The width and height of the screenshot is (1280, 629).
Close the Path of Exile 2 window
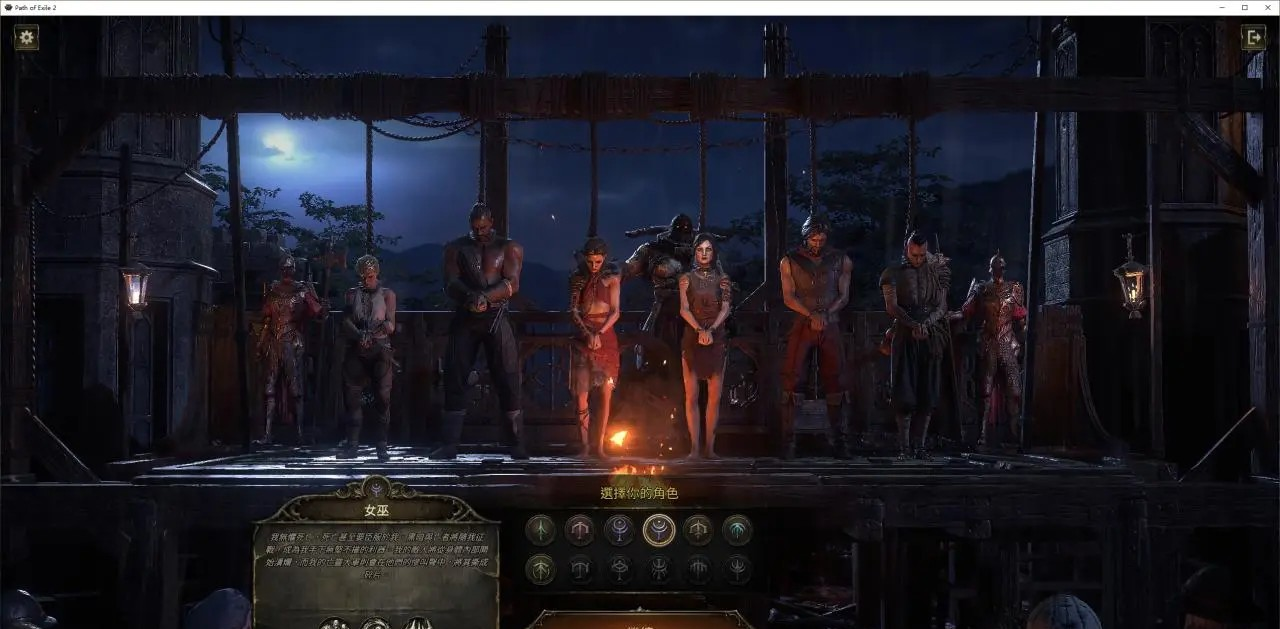(x=1267, y=7)
